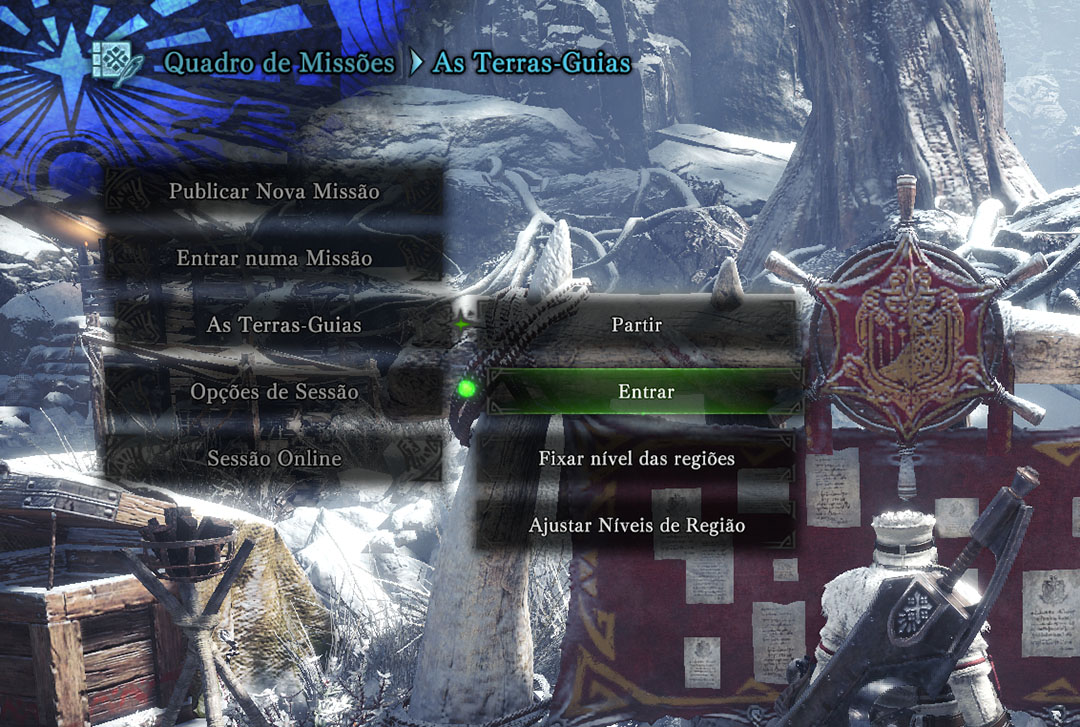Choose Partir in the submenu
This screenshot has height=727, width=1080.
(x=637, y=325)
